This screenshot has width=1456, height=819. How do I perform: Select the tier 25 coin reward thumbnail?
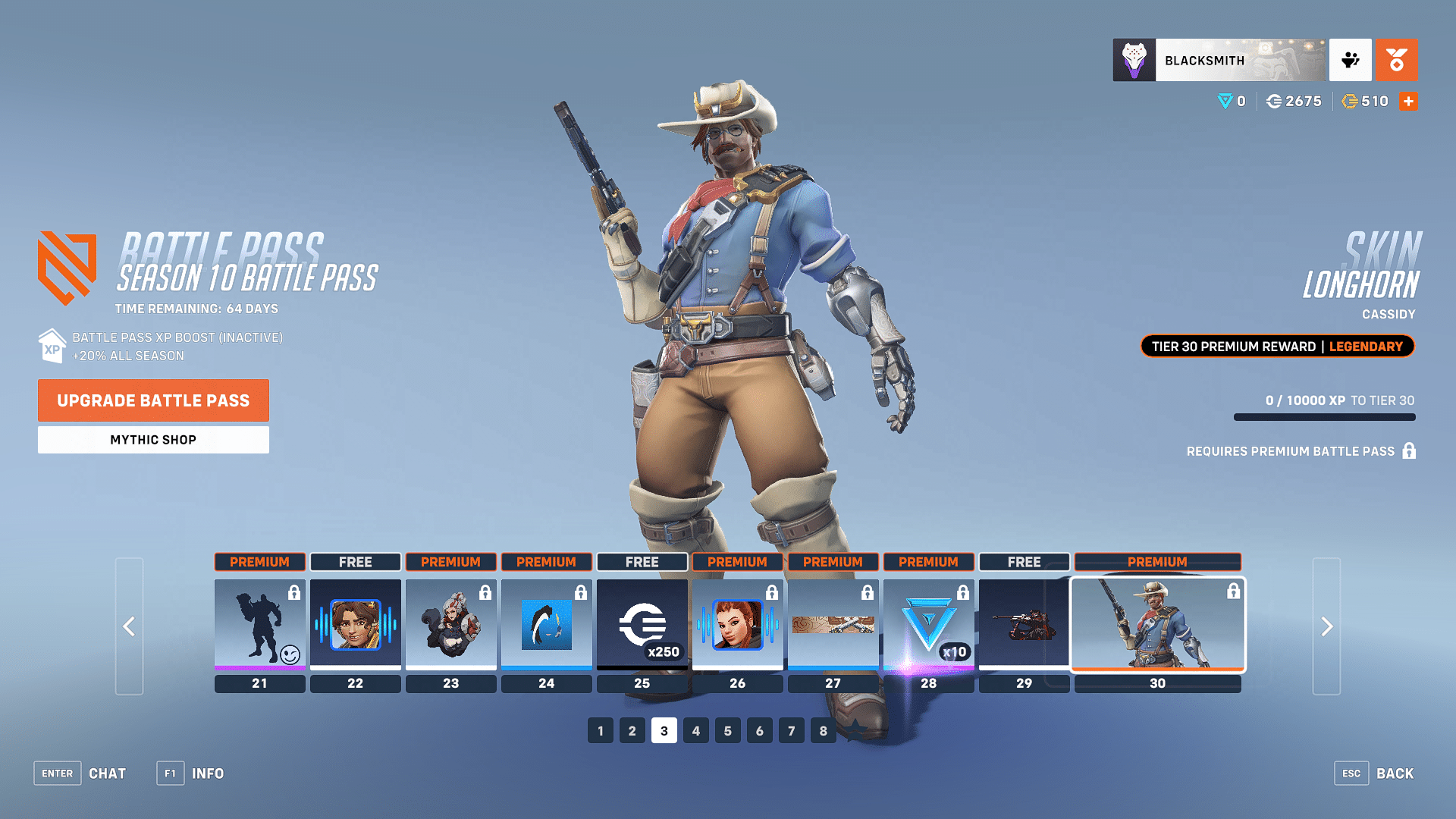(x=642, y=625)
